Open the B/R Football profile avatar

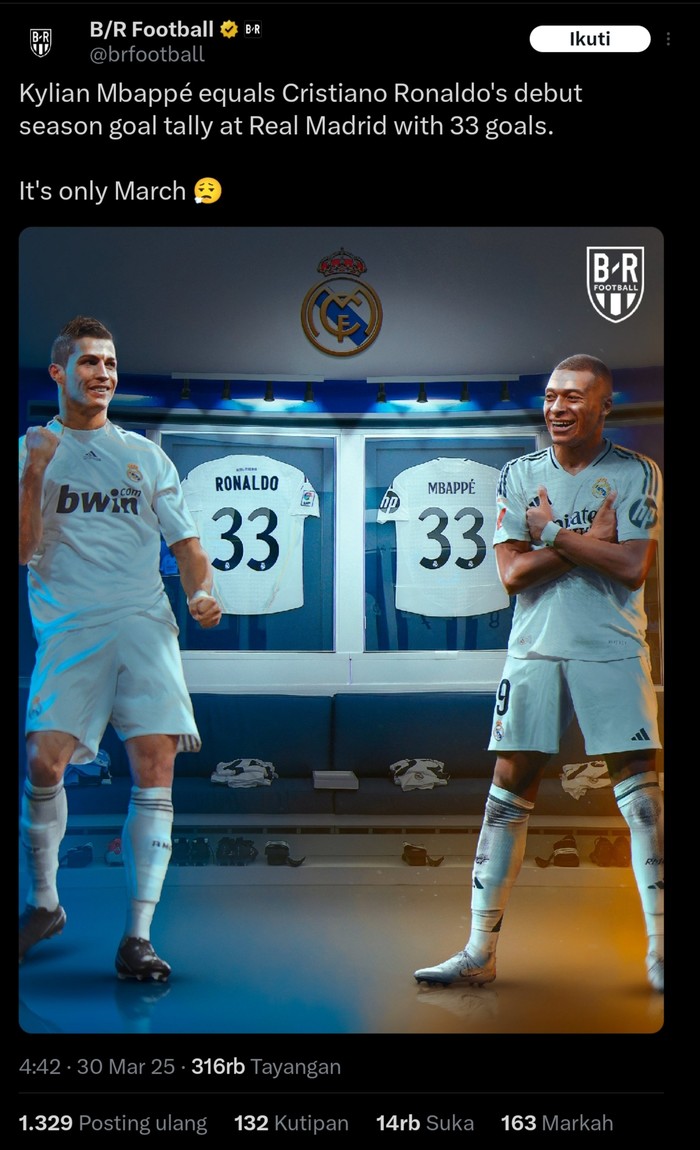click(x=41, y=42)
